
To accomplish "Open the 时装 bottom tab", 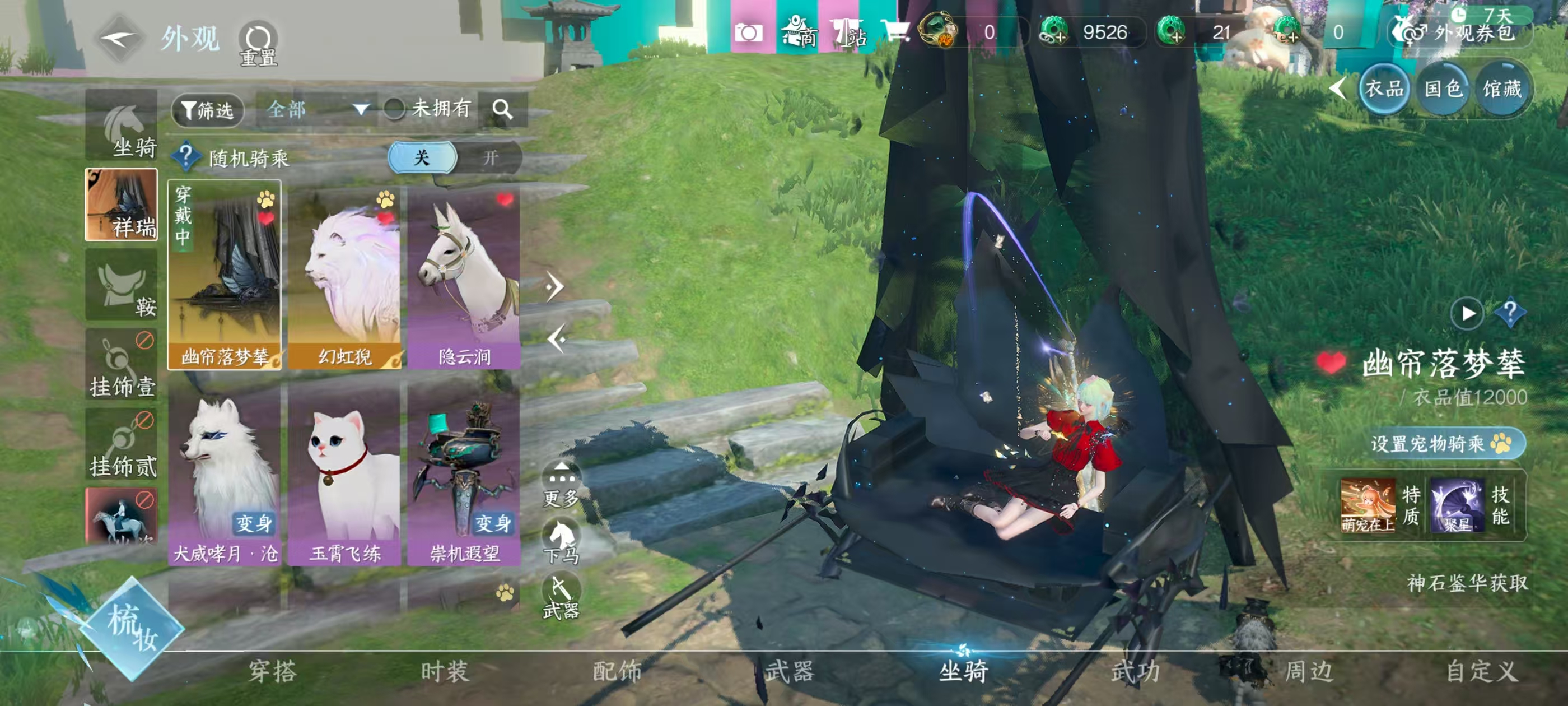I will (x=445, y=671).
